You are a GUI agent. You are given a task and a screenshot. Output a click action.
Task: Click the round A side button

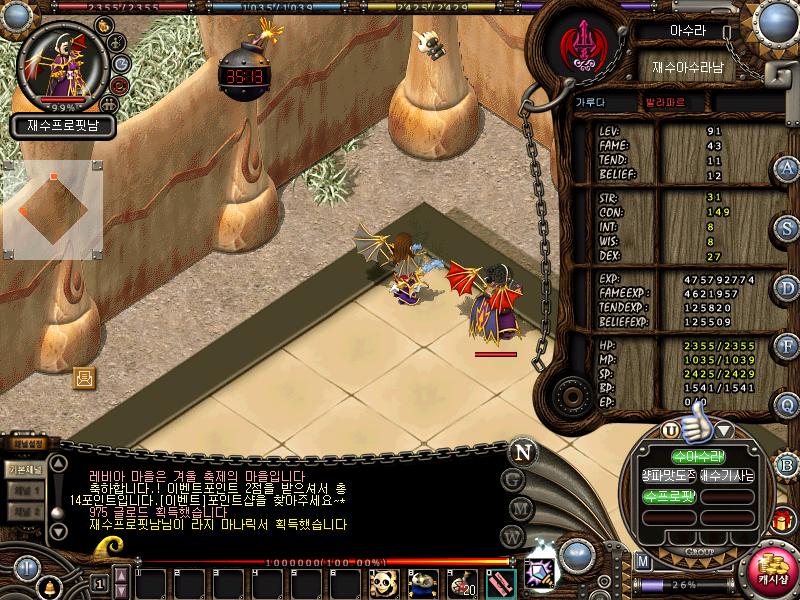[788, 167]
